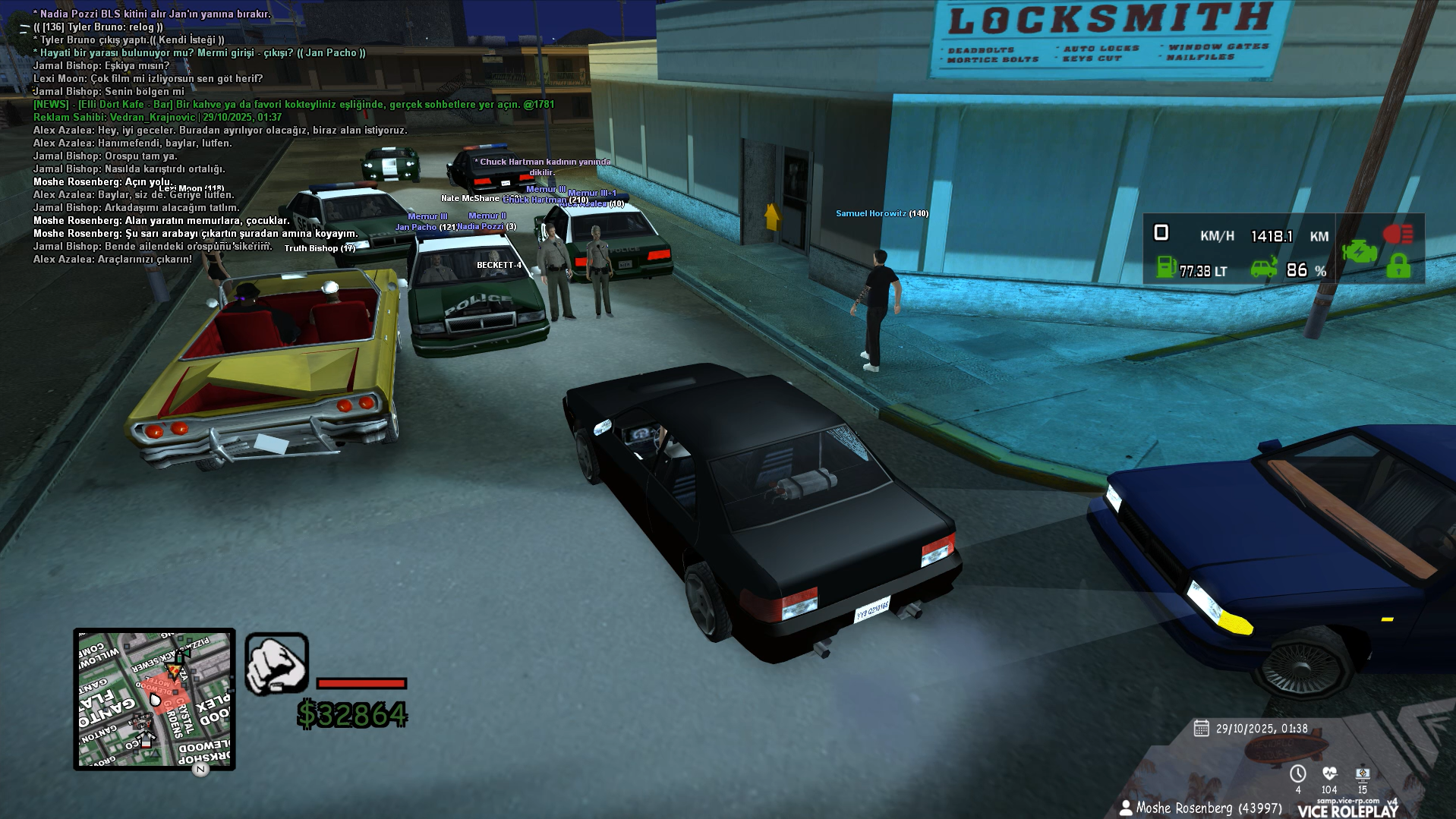Click the green NEWS advertisement chat line

(294, 104)
